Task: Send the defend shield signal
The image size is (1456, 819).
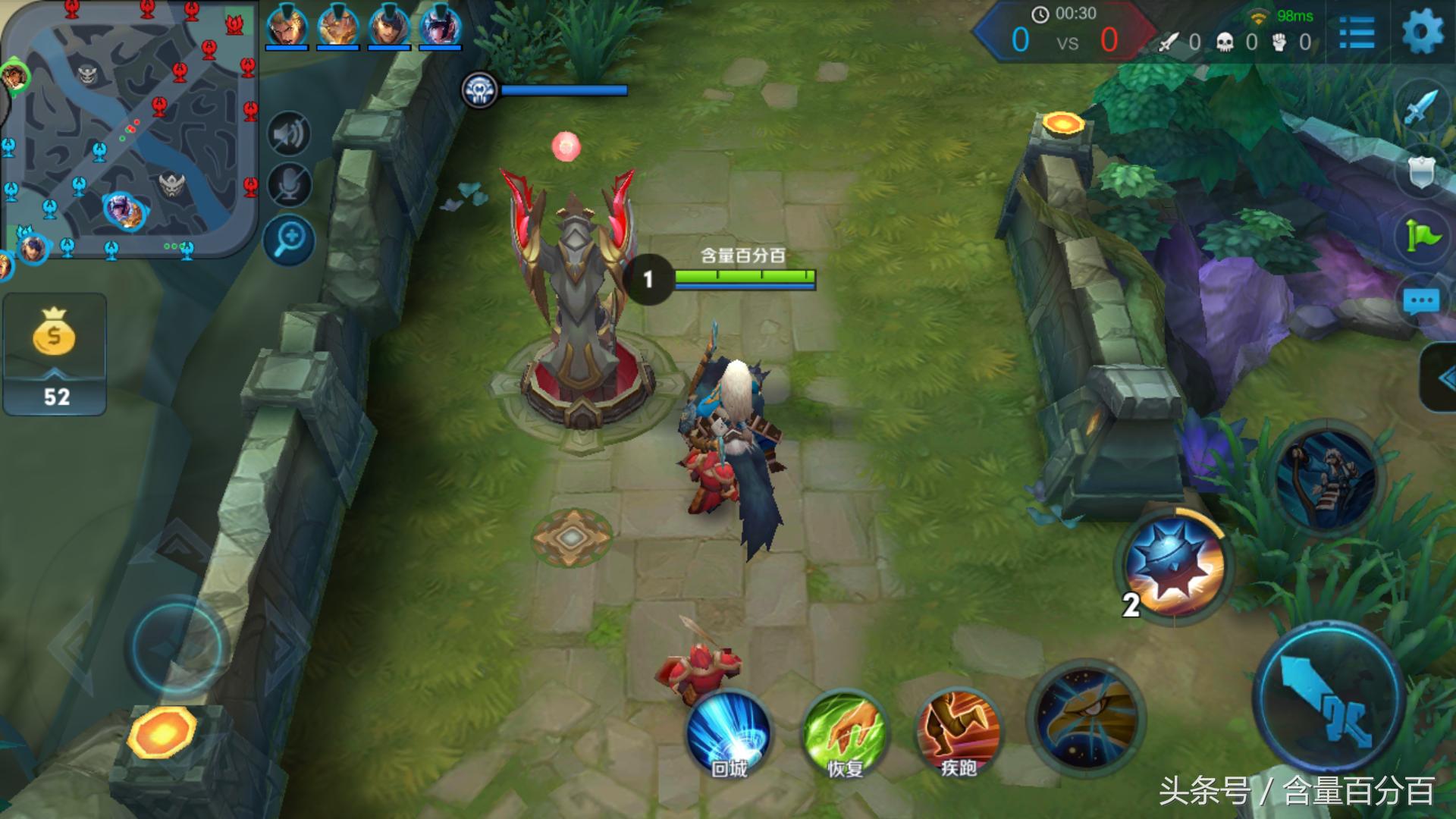Action: tap(1422, 172)
